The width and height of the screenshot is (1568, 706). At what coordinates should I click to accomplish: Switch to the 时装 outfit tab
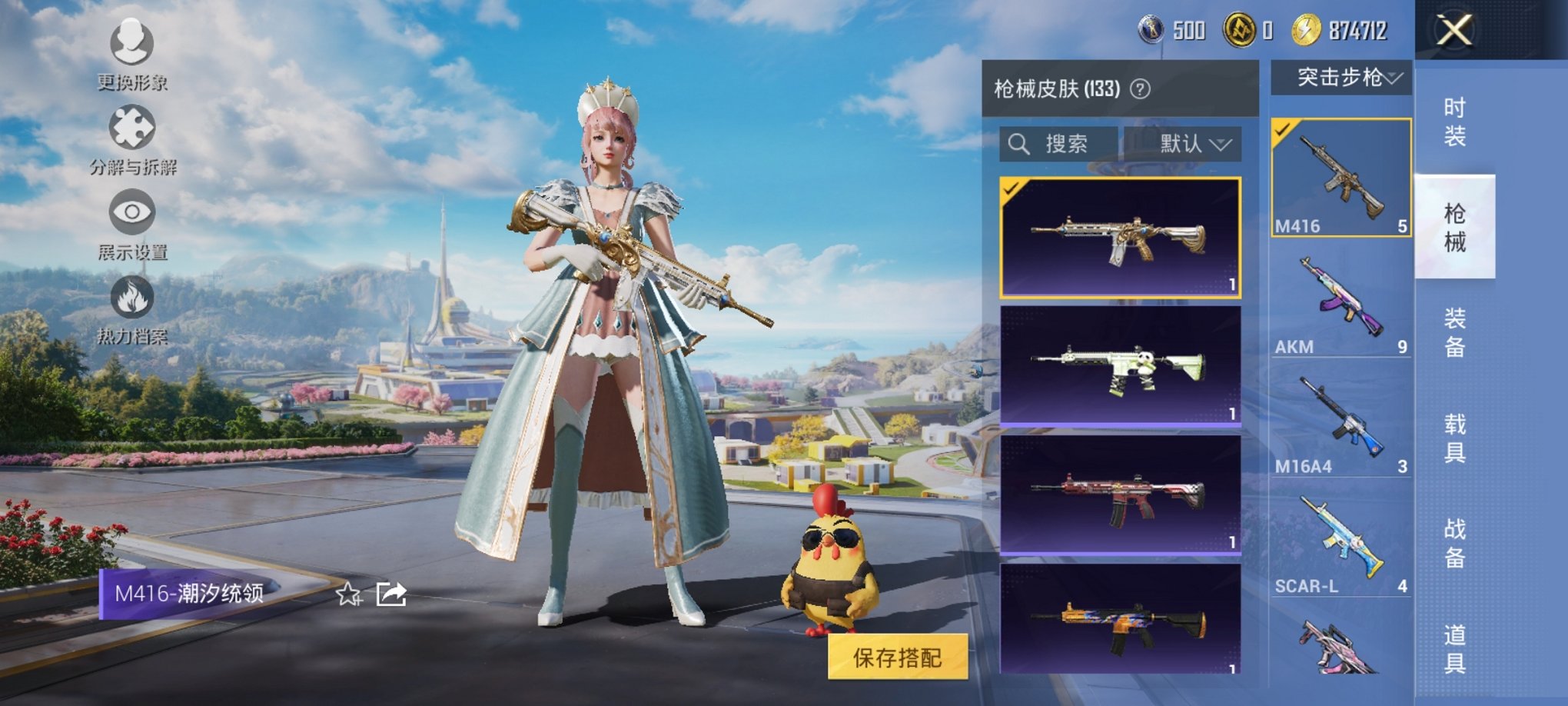[x=1454, y=122]
